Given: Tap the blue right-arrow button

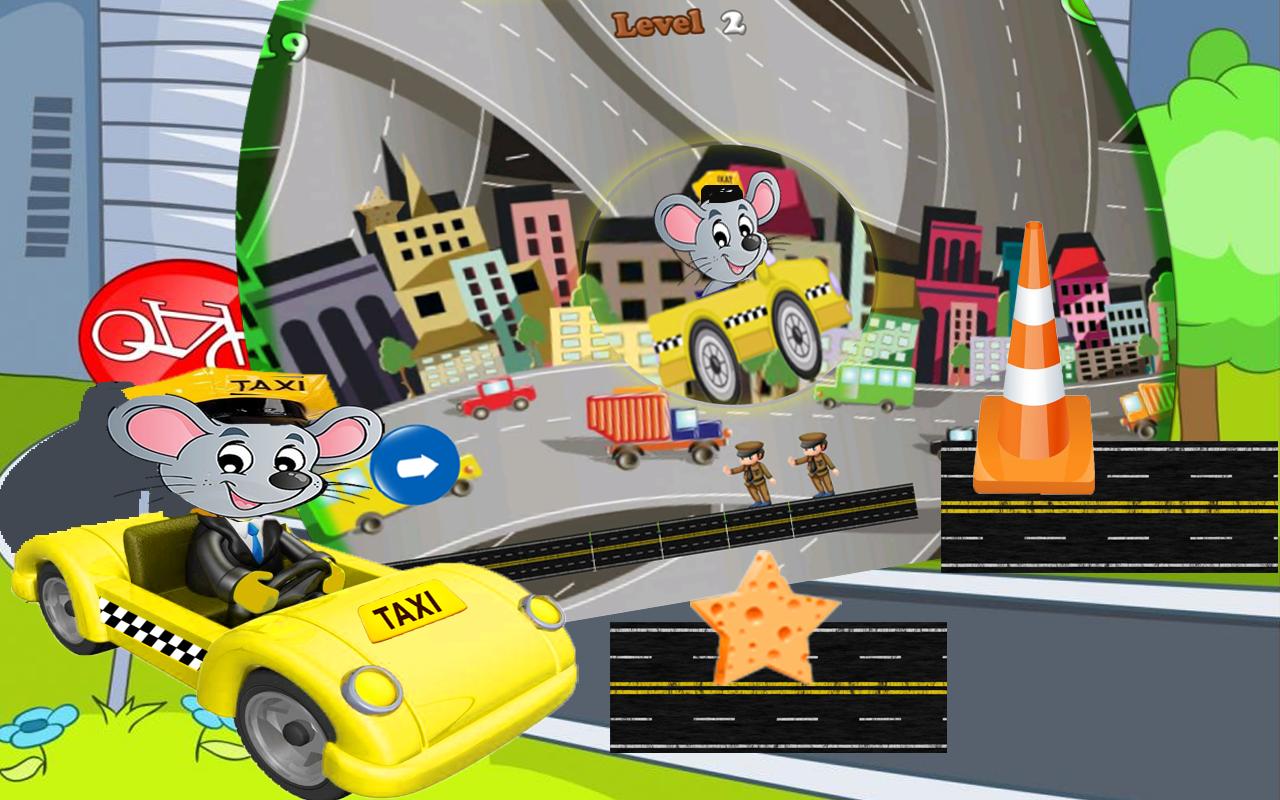Looking at the screenshot, I should [x=415, y=465].
